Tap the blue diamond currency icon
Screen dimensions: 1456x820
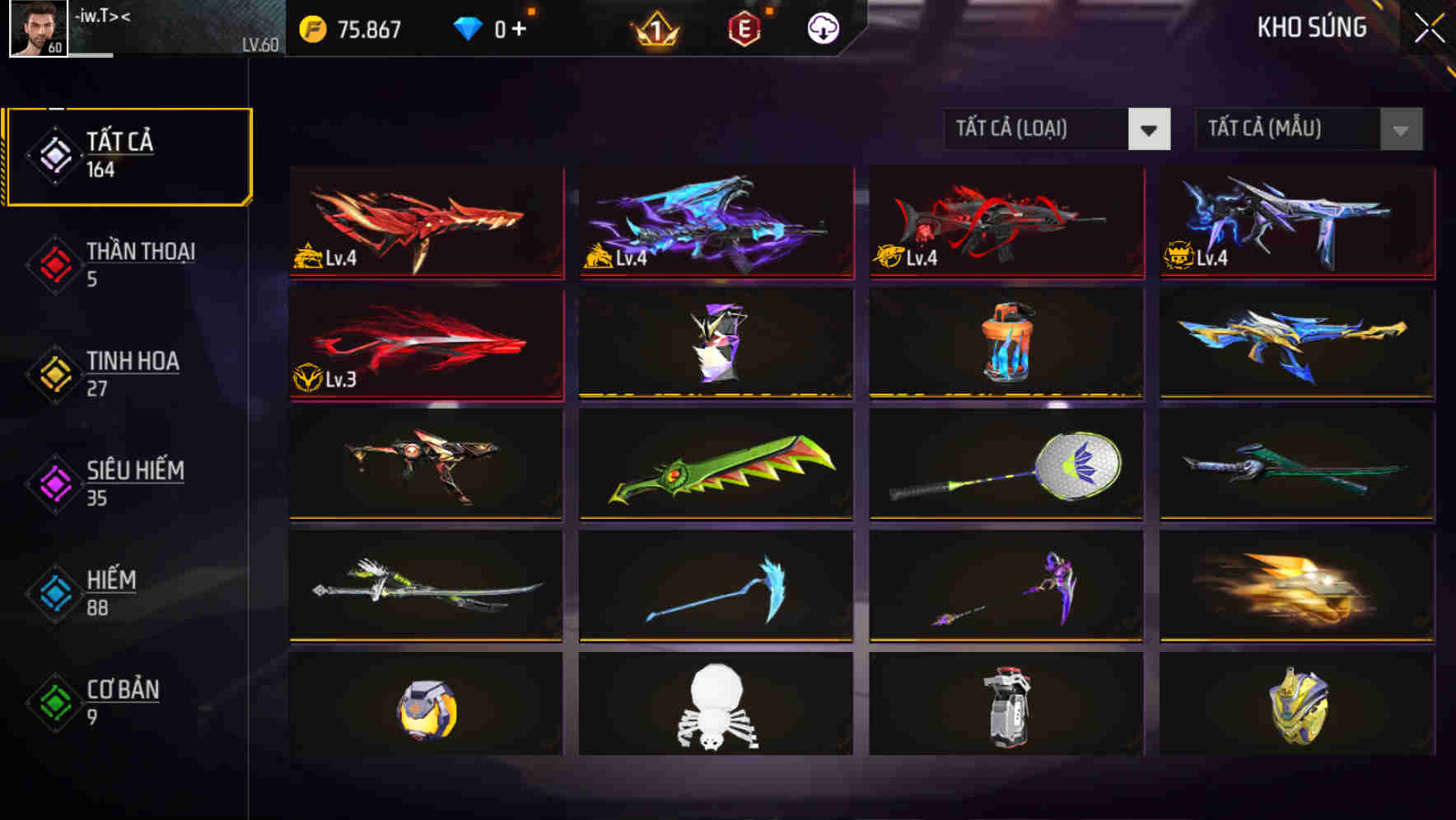click(x=468, y=28)
